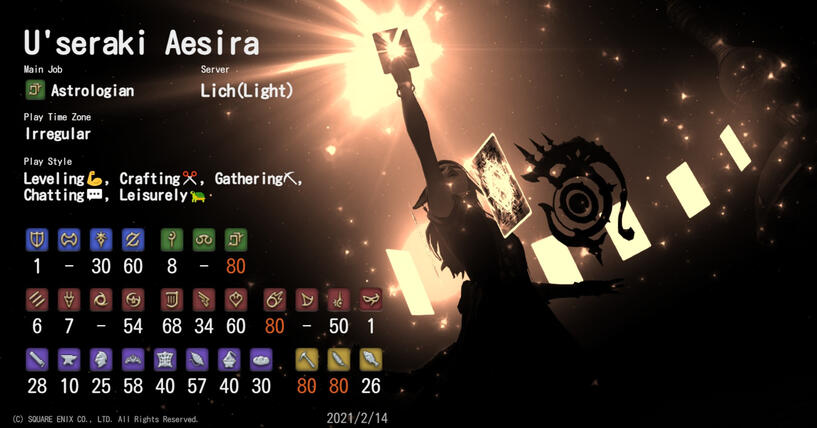The height and width of the screenshot is (428, 817).
Task: Choose the Monk job icon
Action: point(36,299)
